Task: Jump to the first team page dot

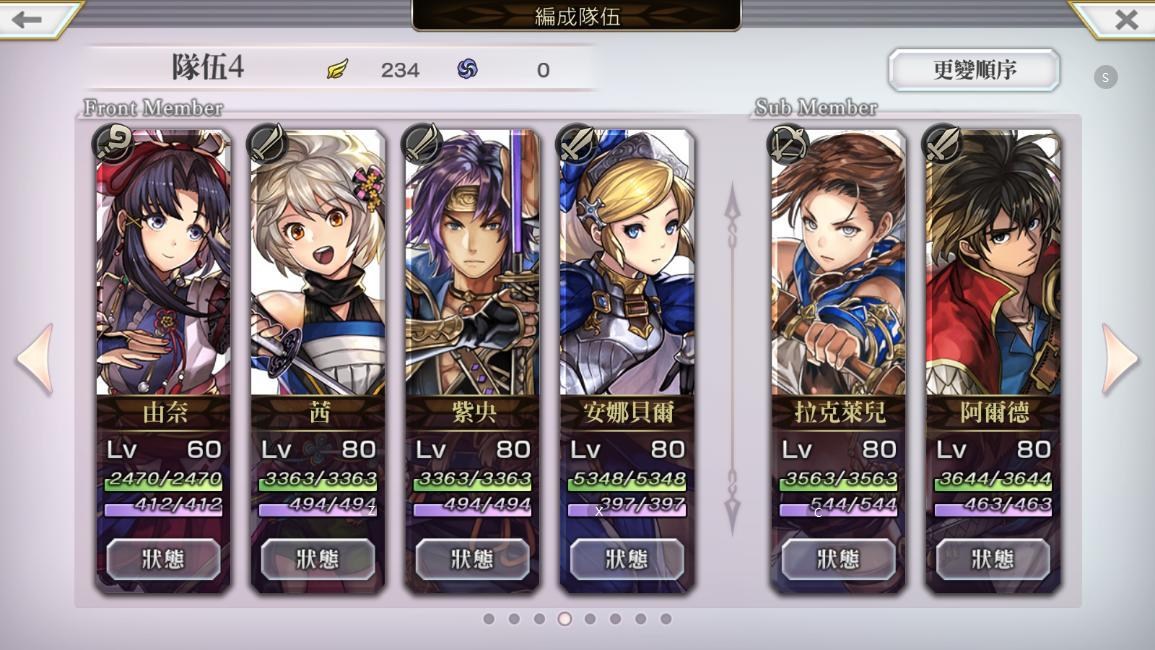Action: pyautogui.click(x=489, y=619)
